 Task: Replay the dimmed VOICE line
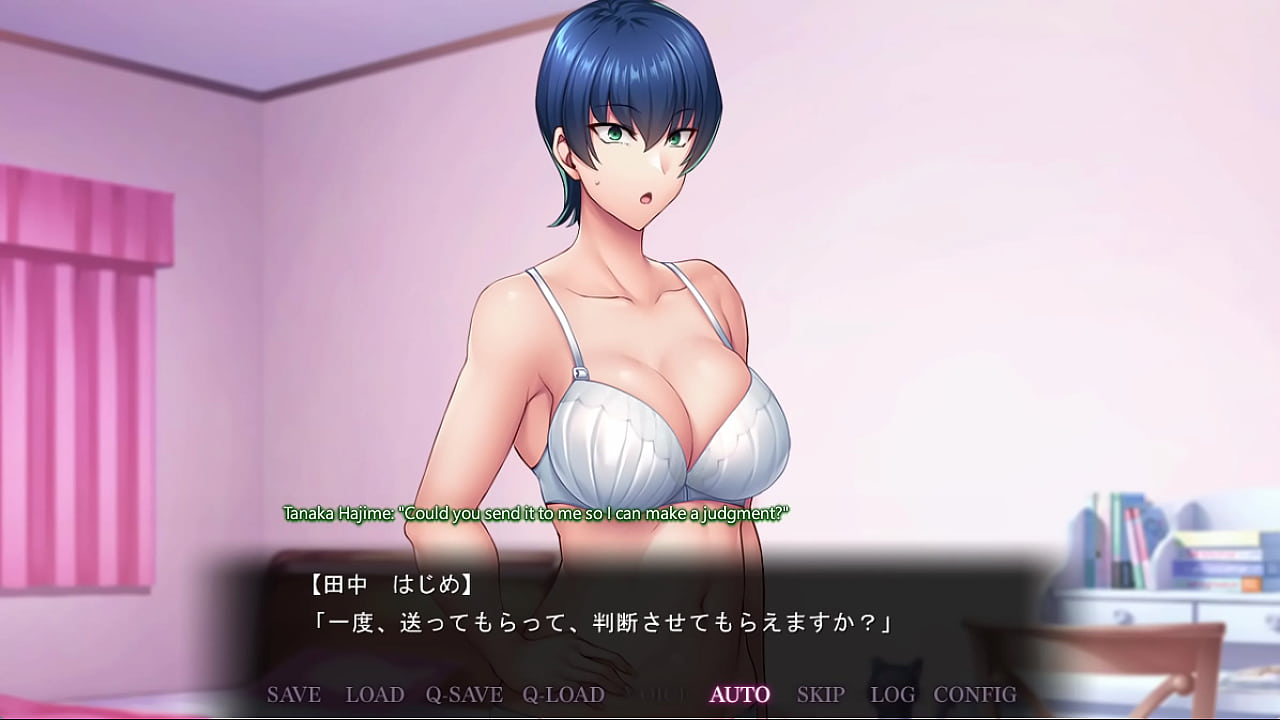[658, 694]
